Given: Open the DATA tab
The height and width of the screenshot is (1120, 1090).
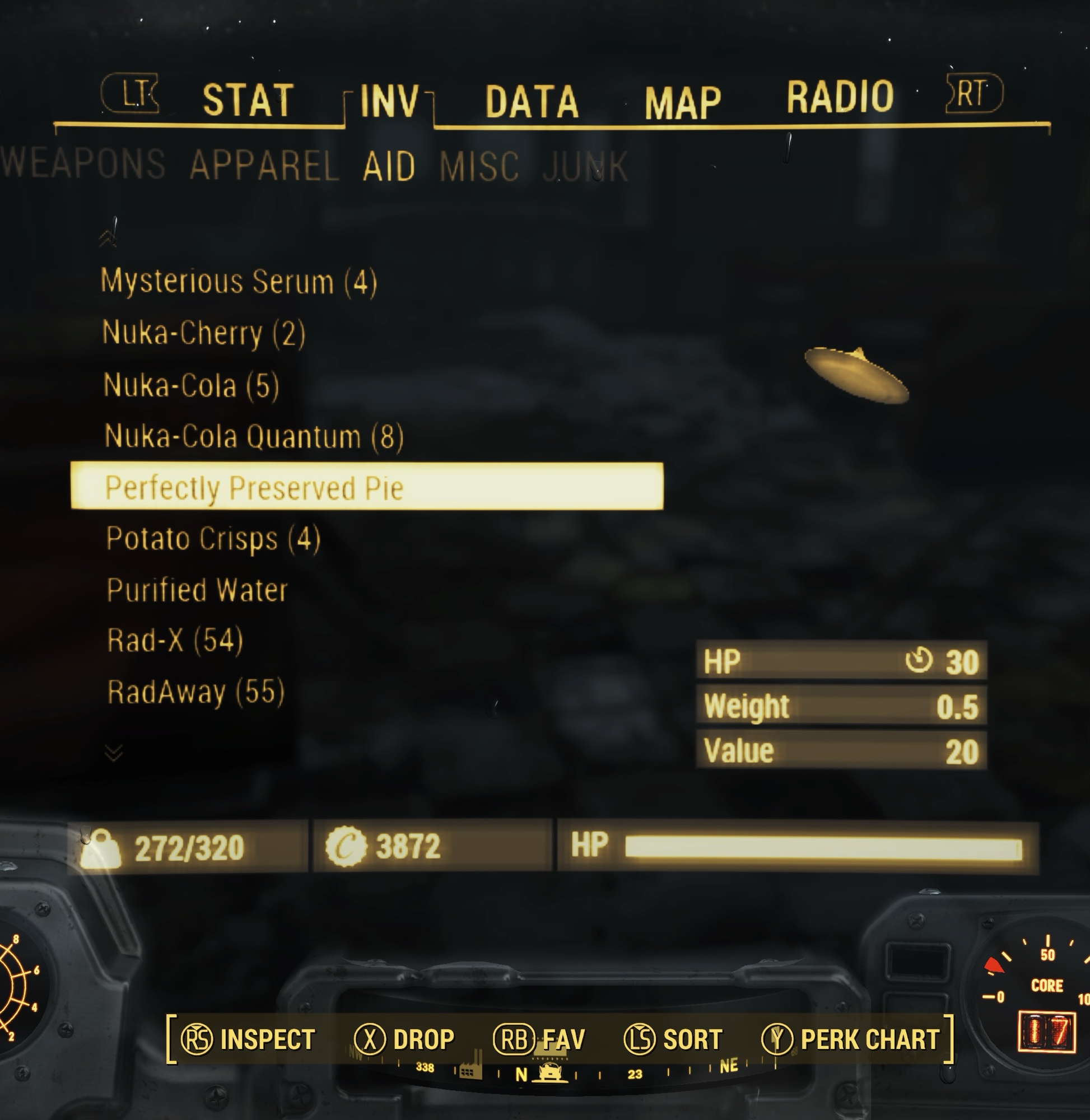Looking at the screenshot, I should point(532,102).
